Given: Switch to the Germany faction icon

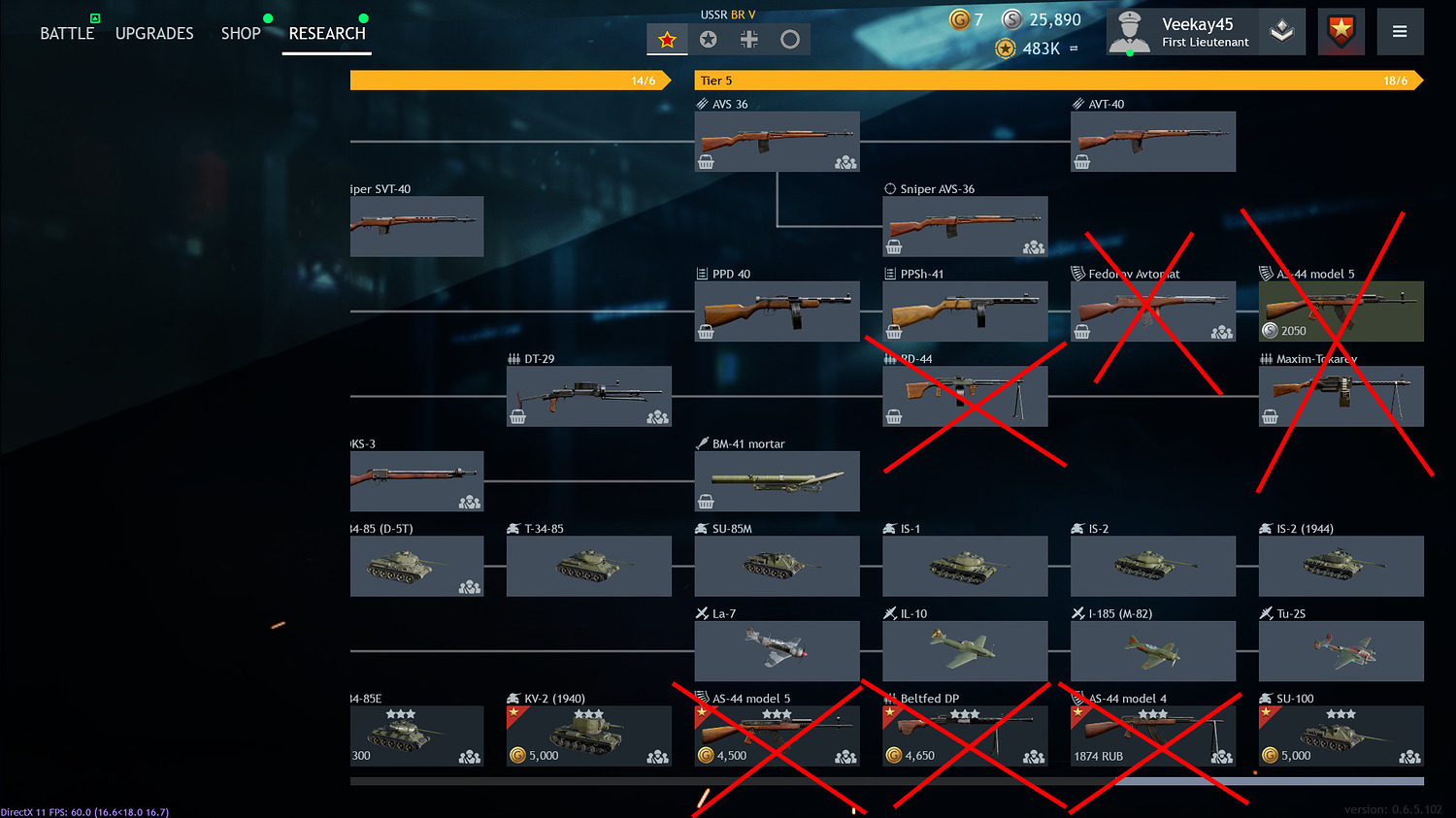Looking at the screenshot, I should [748, 39].
